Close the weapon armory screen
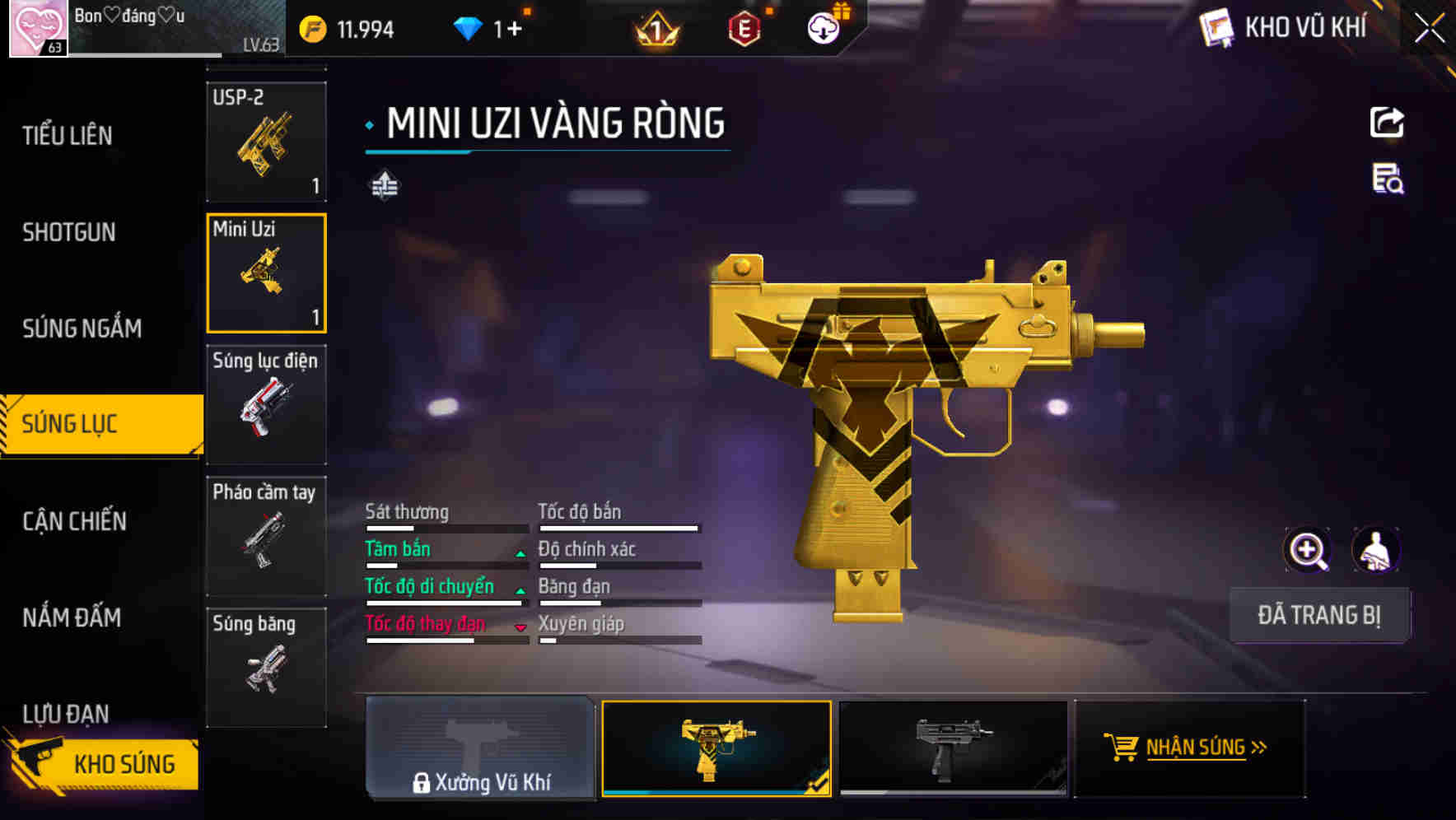 (1430, 28)
